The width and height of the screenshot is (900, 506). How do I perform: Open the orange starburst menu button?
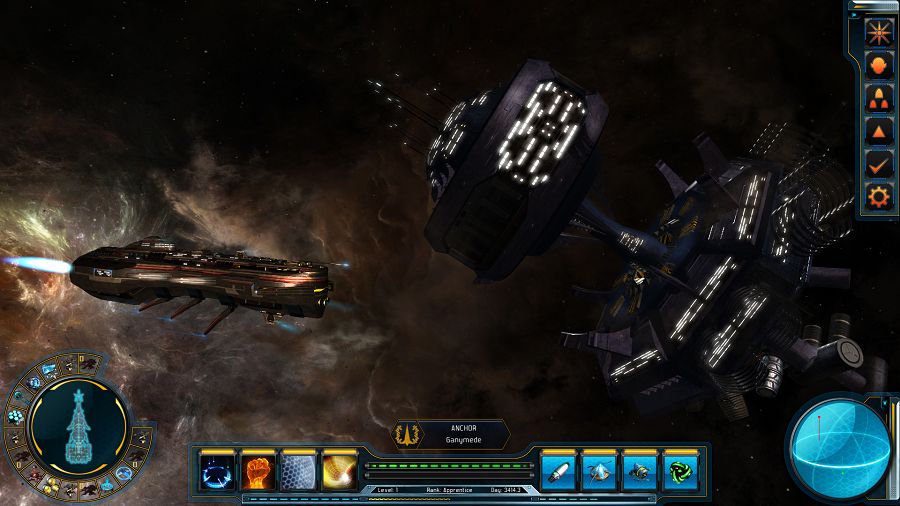878,31
